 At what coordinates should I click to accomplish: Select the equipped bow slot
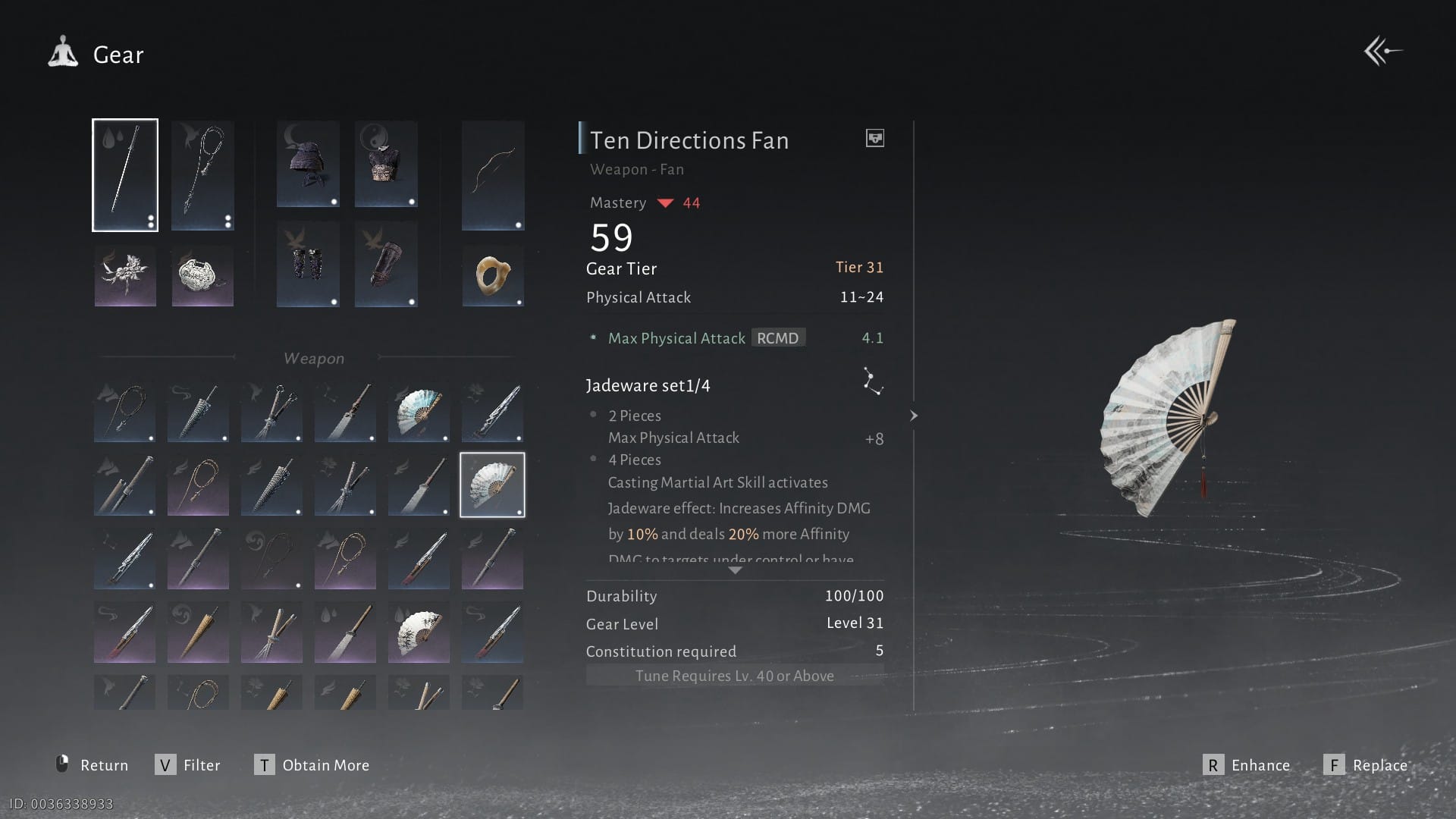pyautogui.click(x=493, y=175)
